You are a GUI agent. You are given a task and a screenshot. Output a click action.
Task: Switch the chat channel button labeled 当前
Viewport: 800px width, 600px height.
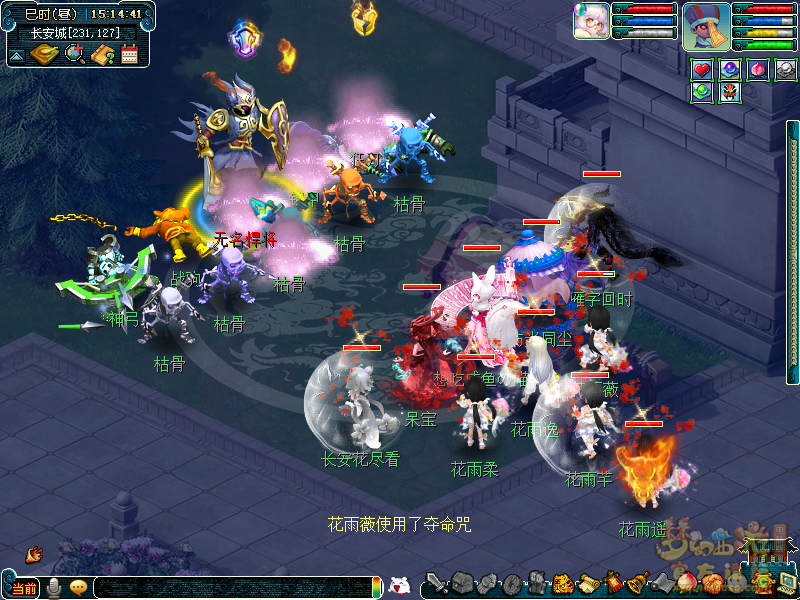[25, 588]
